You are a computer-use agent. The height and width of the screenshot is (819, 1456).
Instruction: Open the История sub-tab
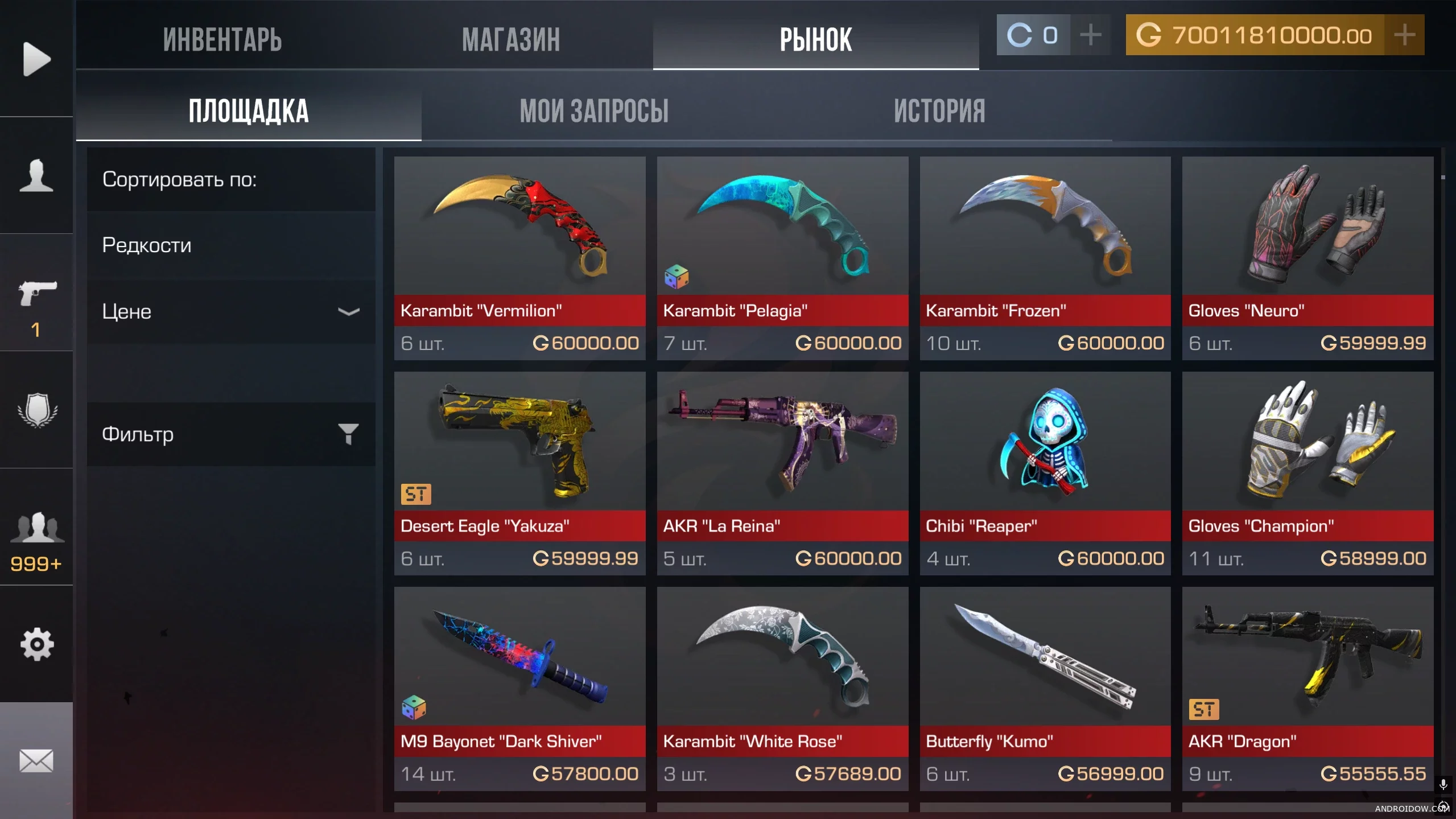(939, 110)
